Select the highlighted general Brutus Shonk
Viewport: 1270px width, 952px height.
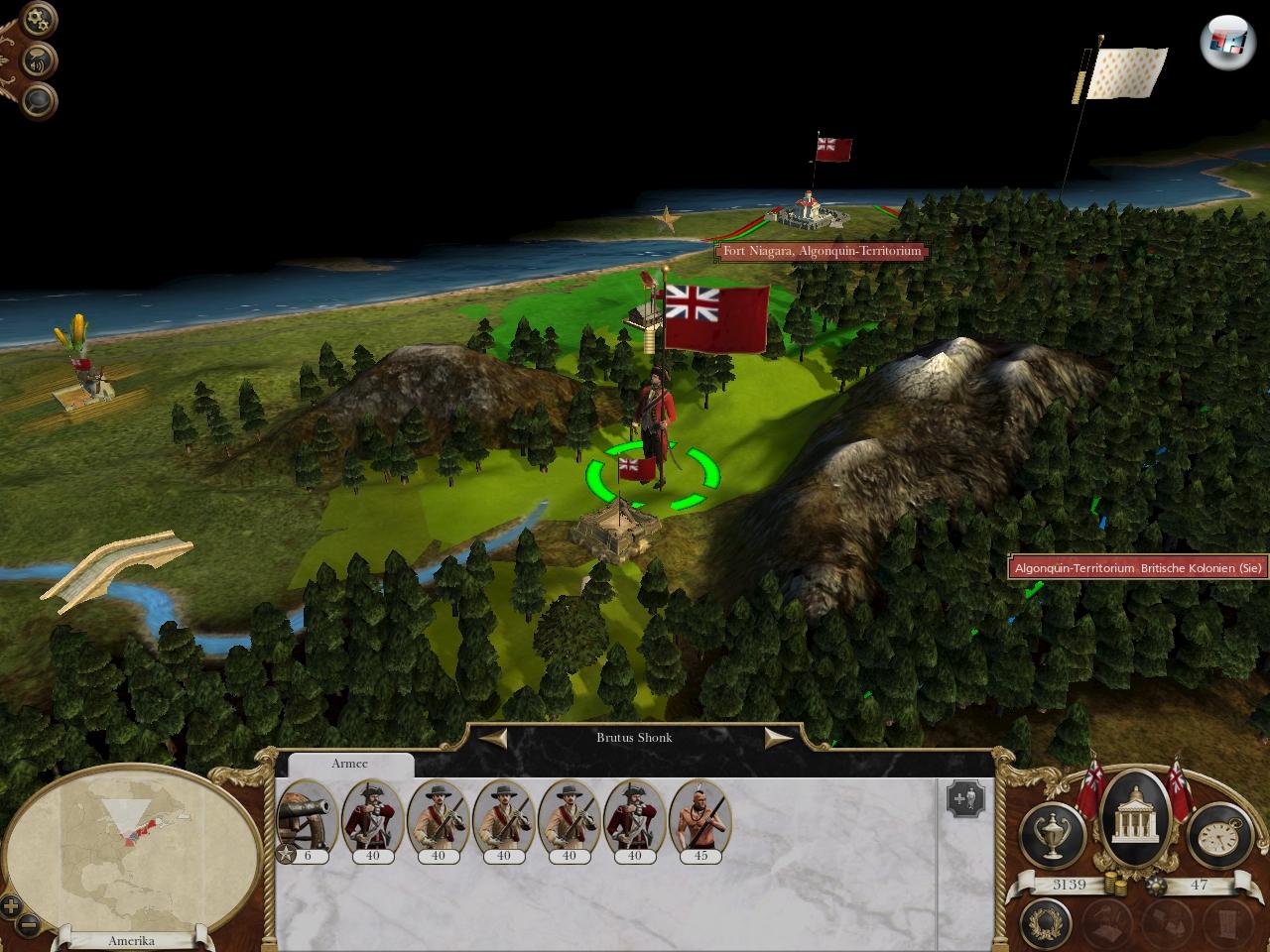[x=653, y=426]
